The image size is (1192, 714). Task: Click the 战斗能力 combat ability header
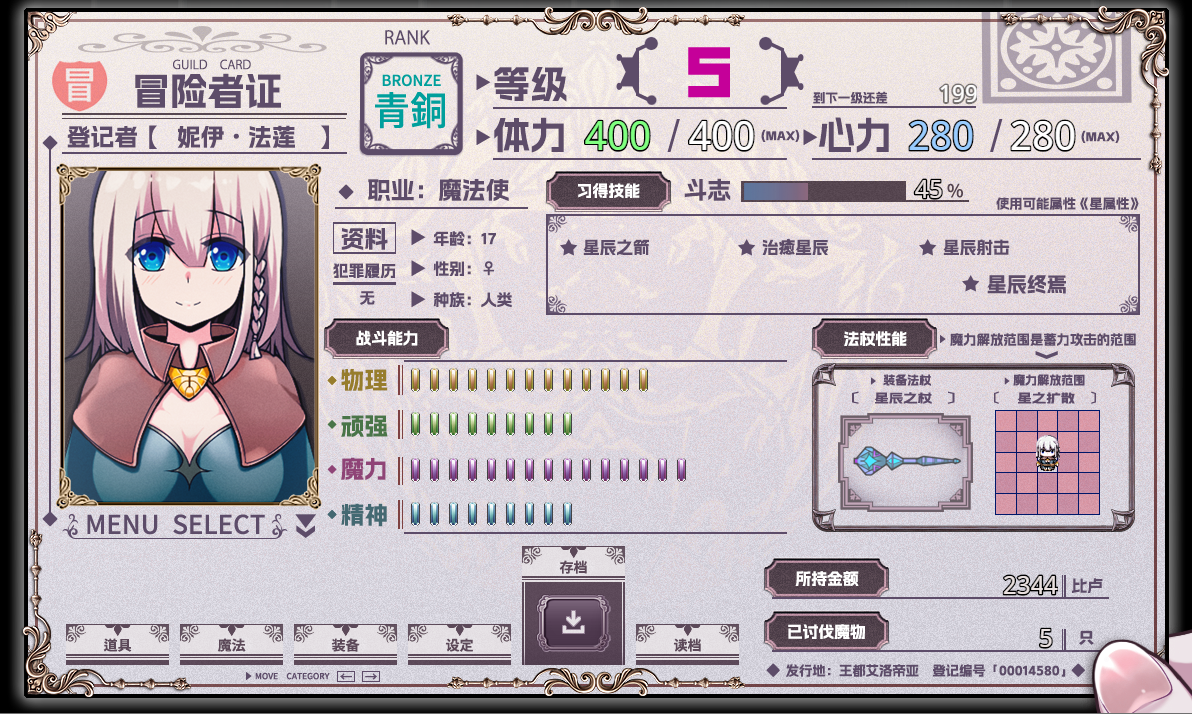[386, 339]
